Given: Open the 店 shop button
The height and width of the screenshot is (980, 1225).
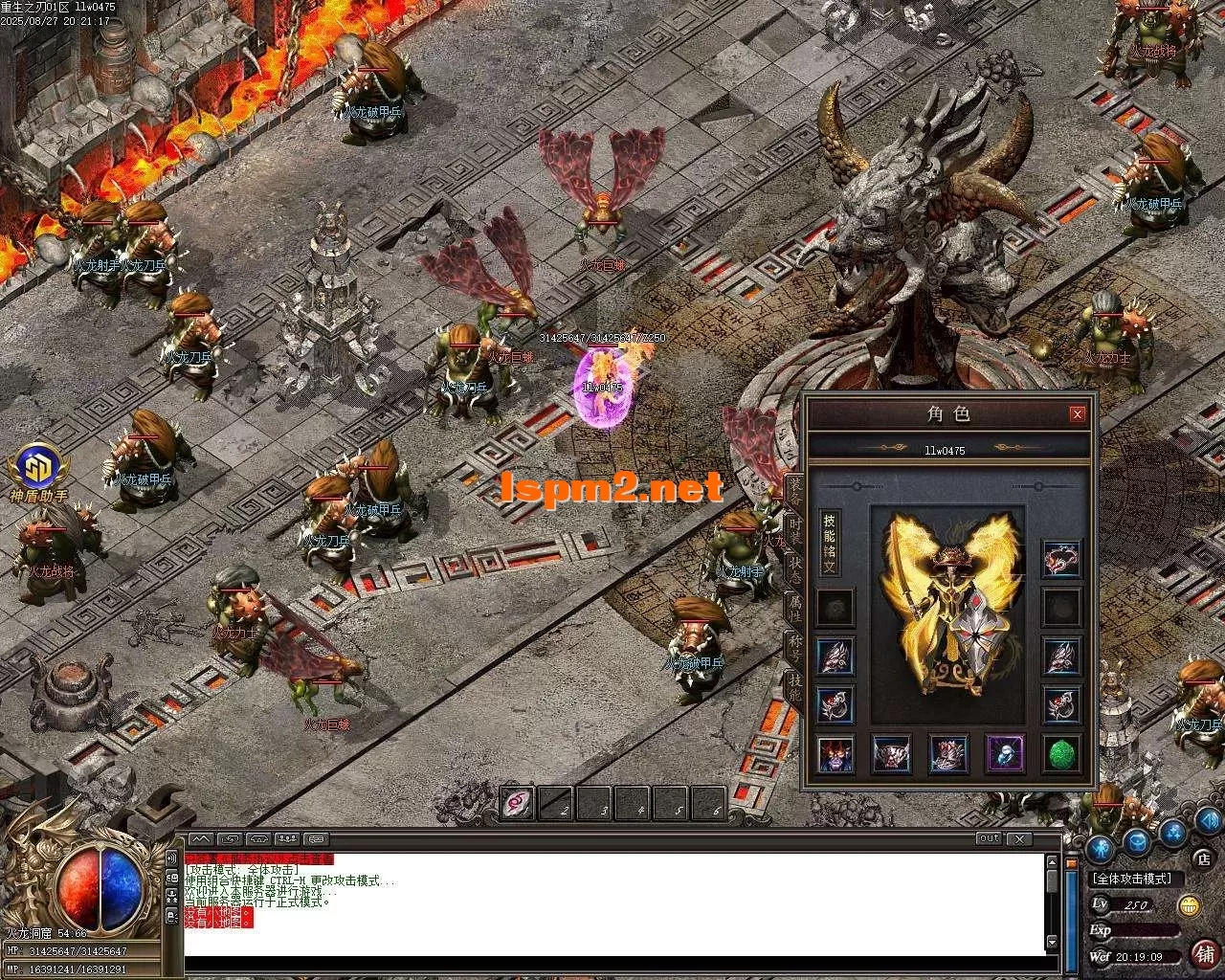Looking at the screenshot, I should pos(1204,858).
